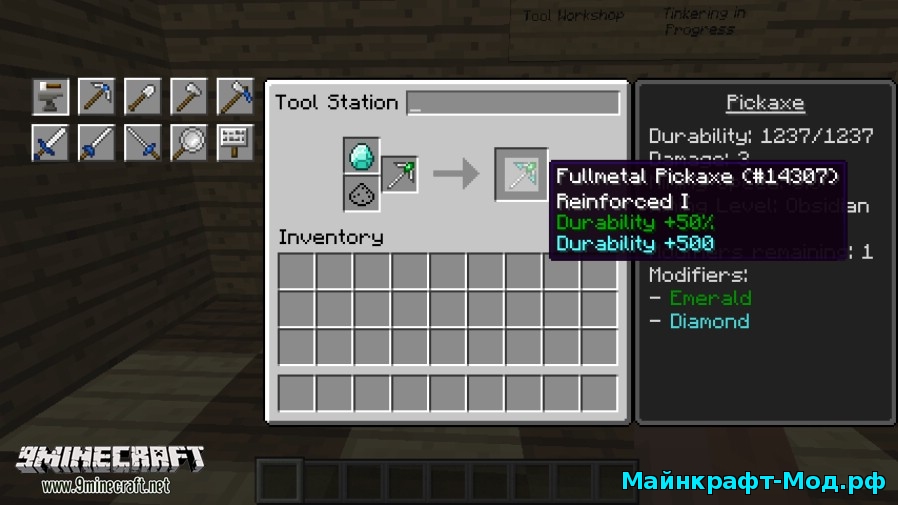This screenshot has width=898, height=505.
Task: Choose the mattock tool pattern button
Action: [x=234, y=97]
